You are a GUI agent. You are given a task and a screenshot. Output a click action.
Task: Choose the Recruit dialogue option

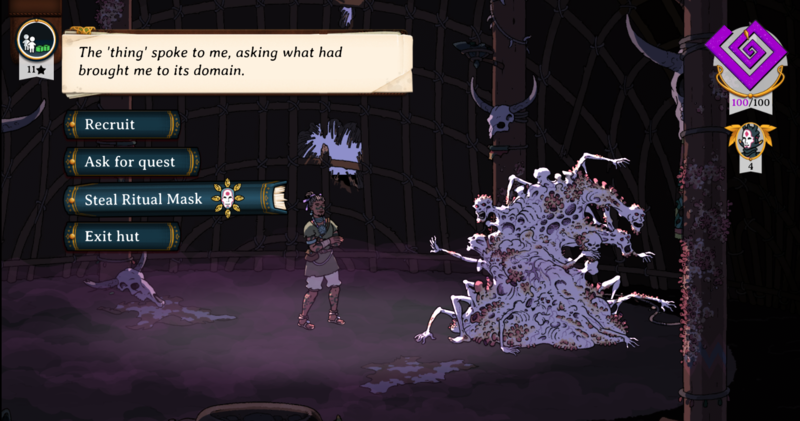point(120,125)
